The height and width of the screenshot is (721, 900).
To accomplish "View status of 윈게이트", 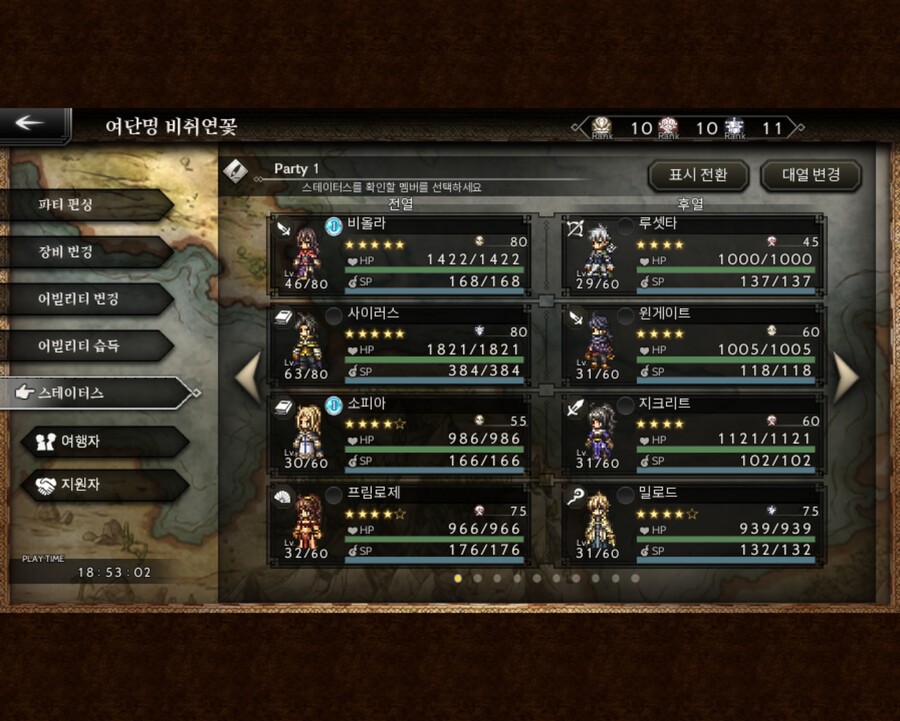I will tap(694, 343).
